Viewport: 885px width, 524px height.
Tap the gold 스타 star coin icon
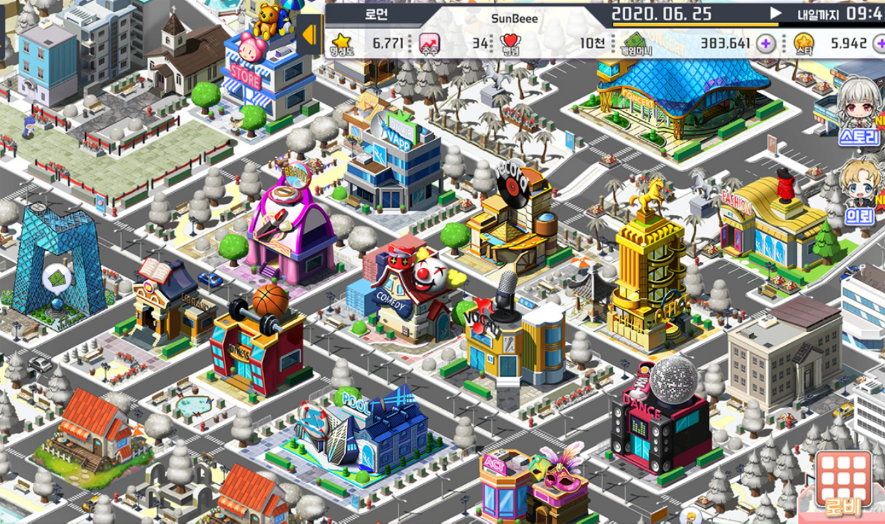click(805, 43)
